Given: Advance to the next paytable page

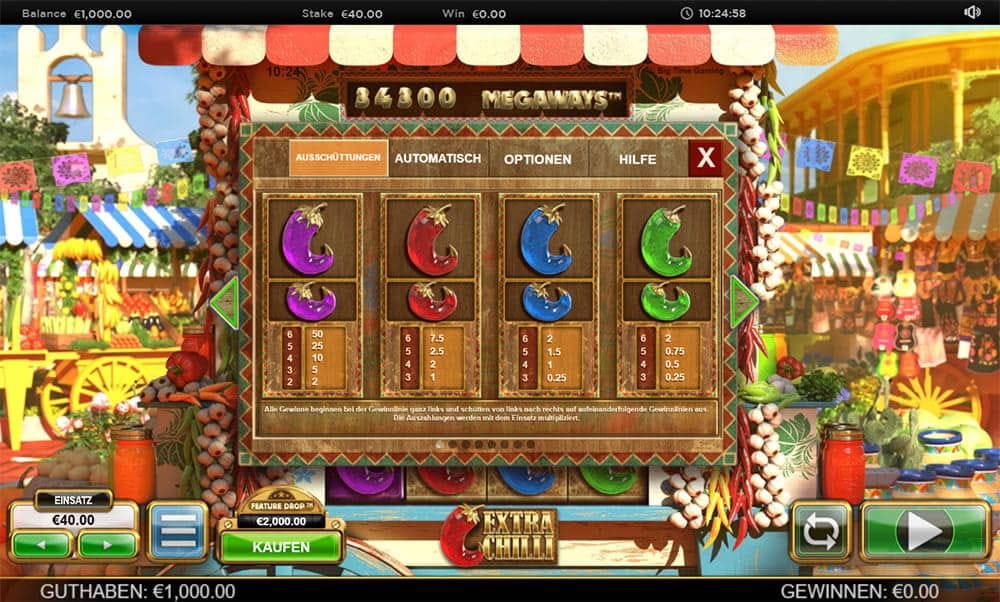Looking at the screenshot, I should point(744,301).
